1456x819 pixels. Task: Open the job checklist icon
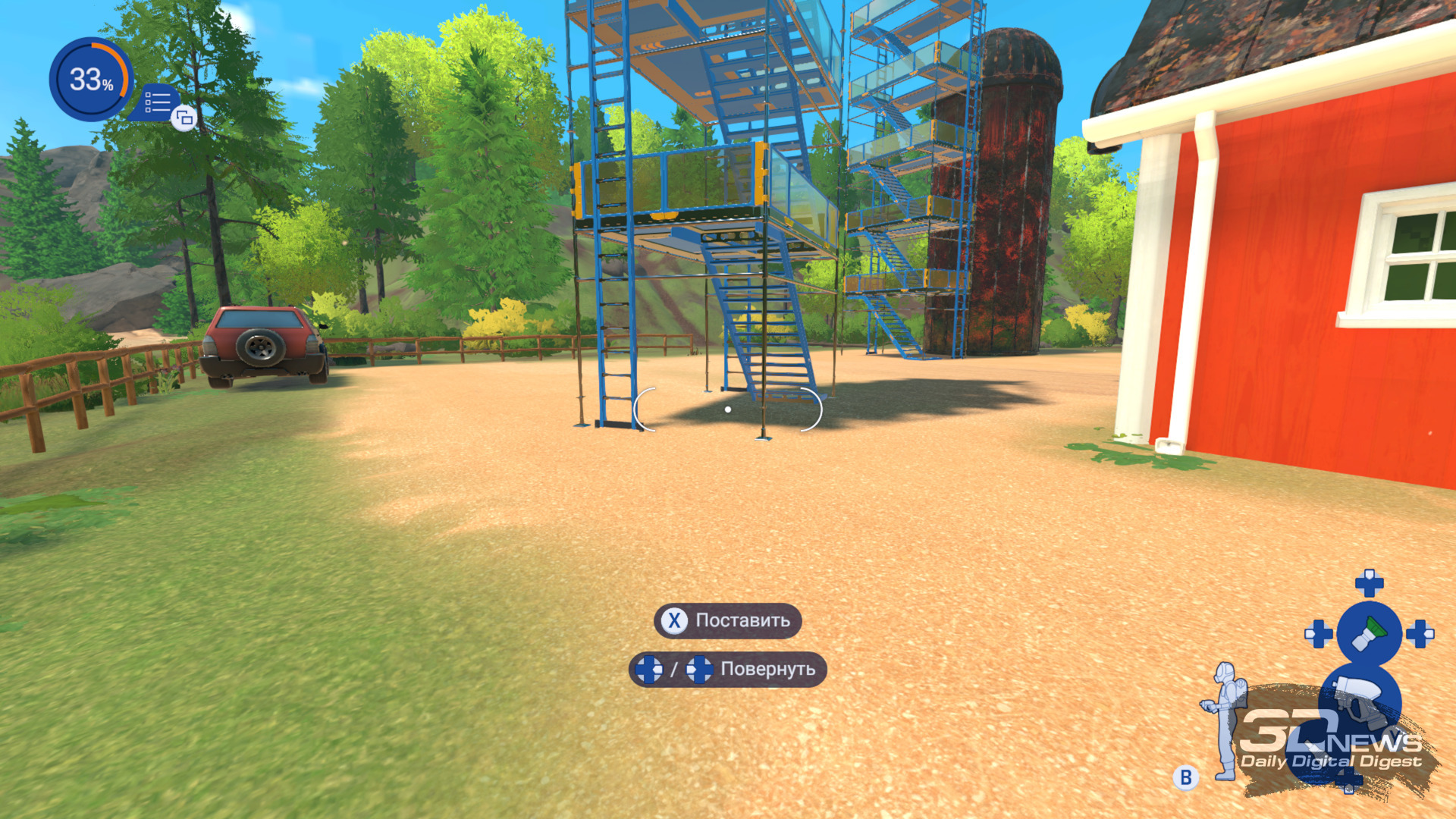pyautogui.click(x=158, y=102)
